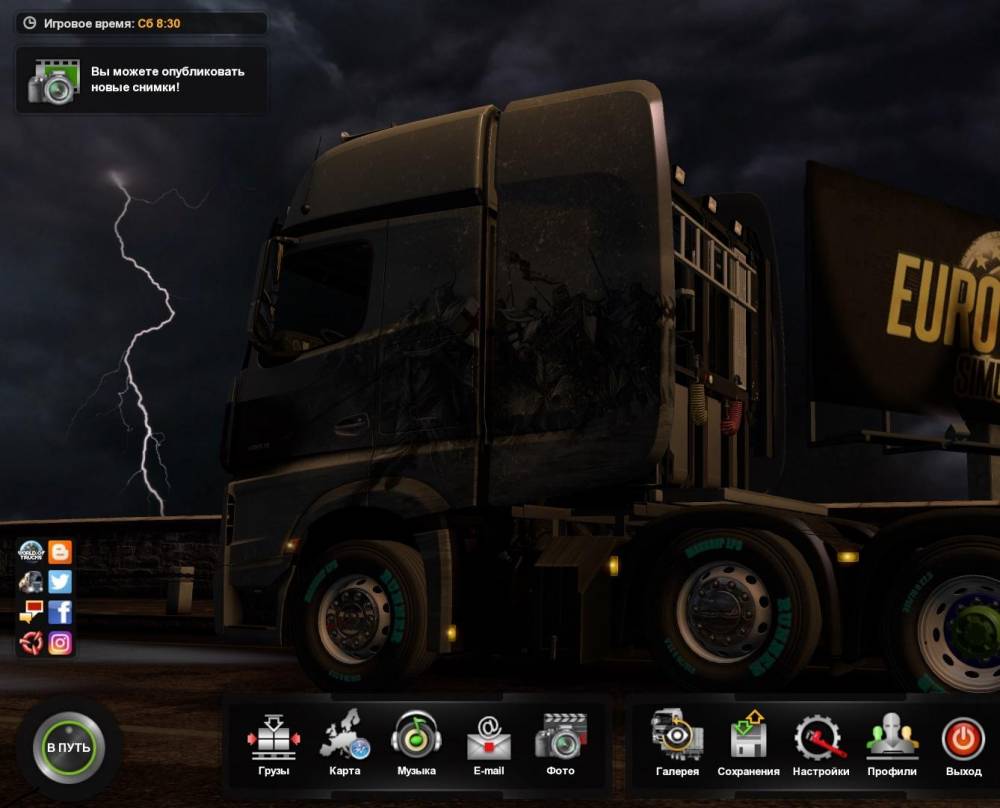The height and width of the screenshot is (808, 1000).
Task: Click the Facebook icon
Action: pyautogui.click(x=60, y=612)
